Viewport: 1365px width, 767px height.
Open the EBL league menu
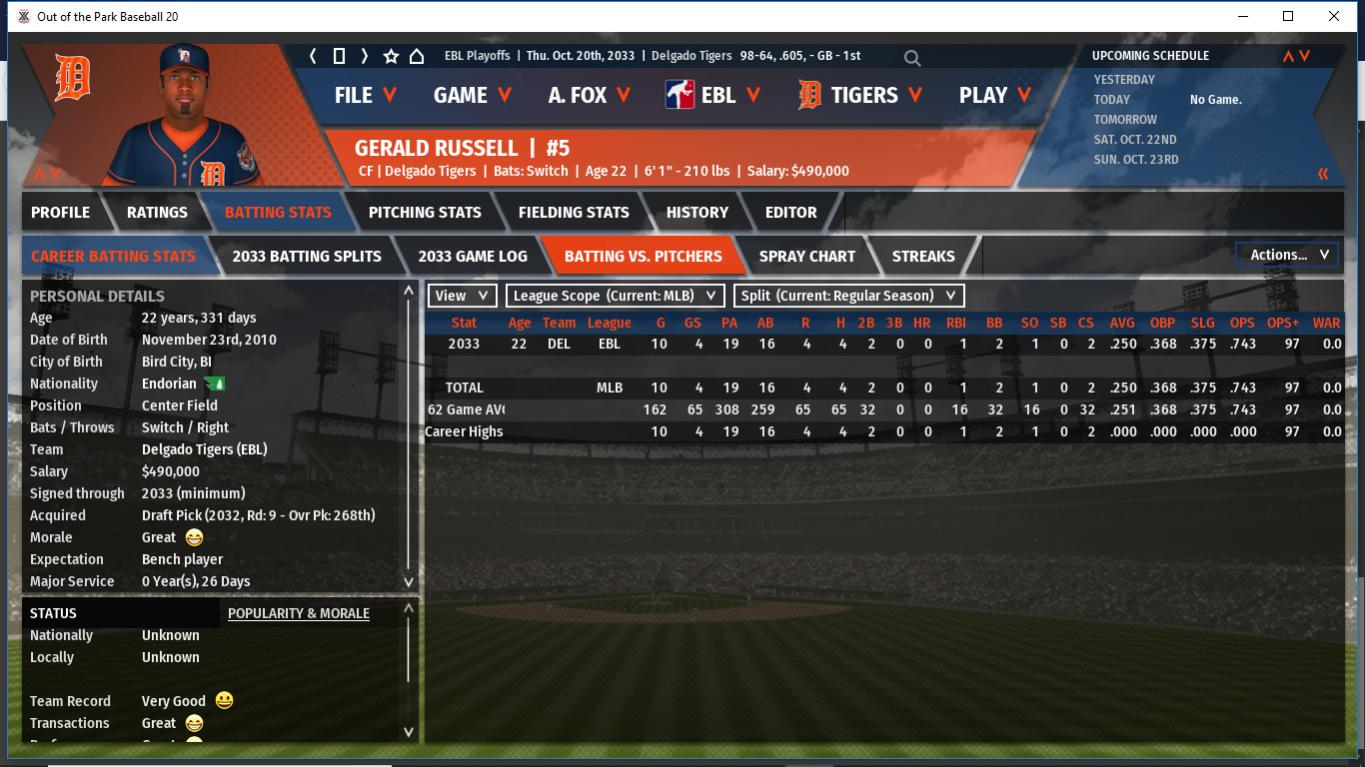click(x=712, y=95)
